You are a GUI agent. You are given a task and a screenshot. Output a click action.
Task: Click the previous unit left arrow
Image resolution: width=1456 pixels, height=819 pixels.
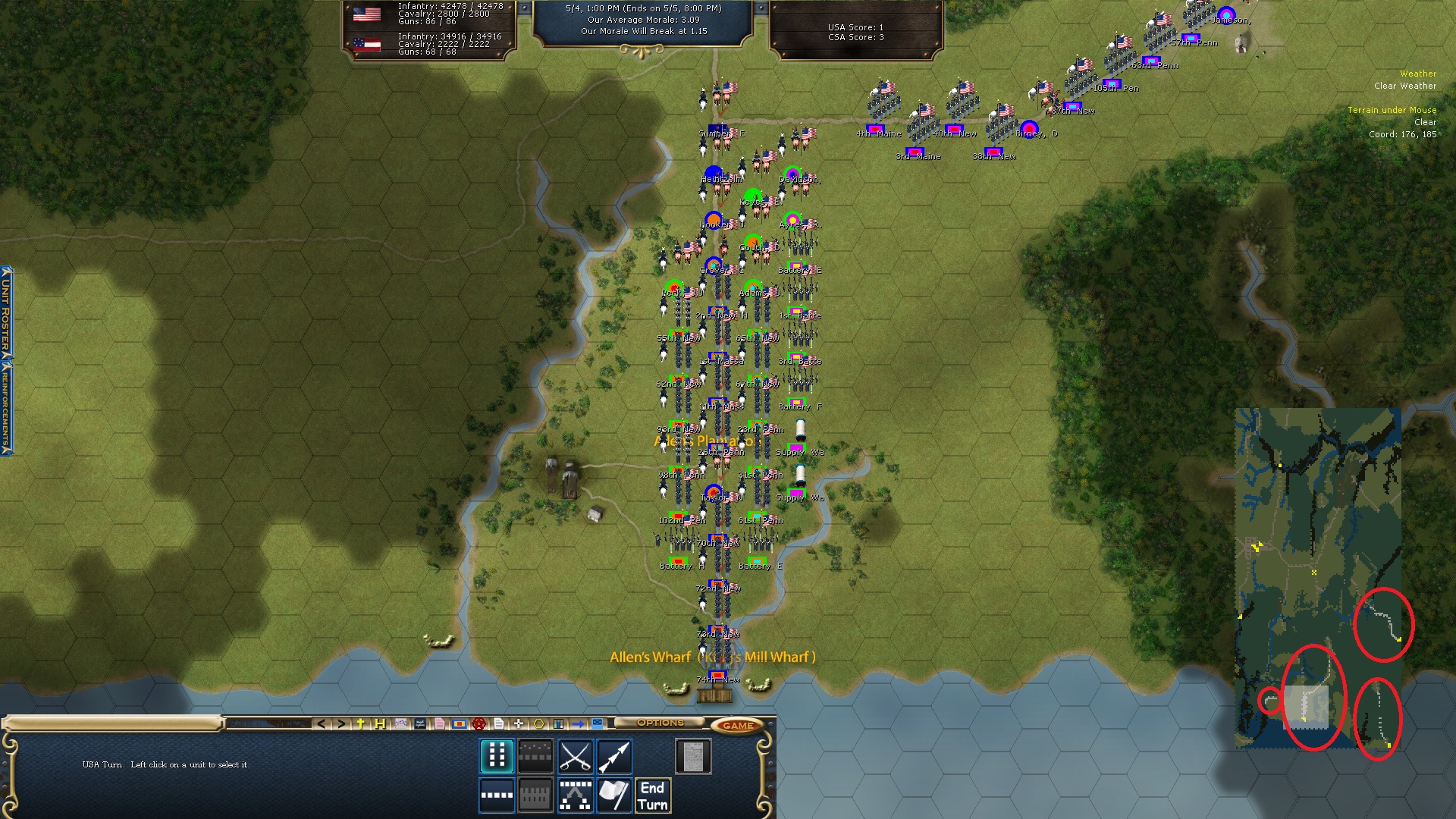point(322,724)
